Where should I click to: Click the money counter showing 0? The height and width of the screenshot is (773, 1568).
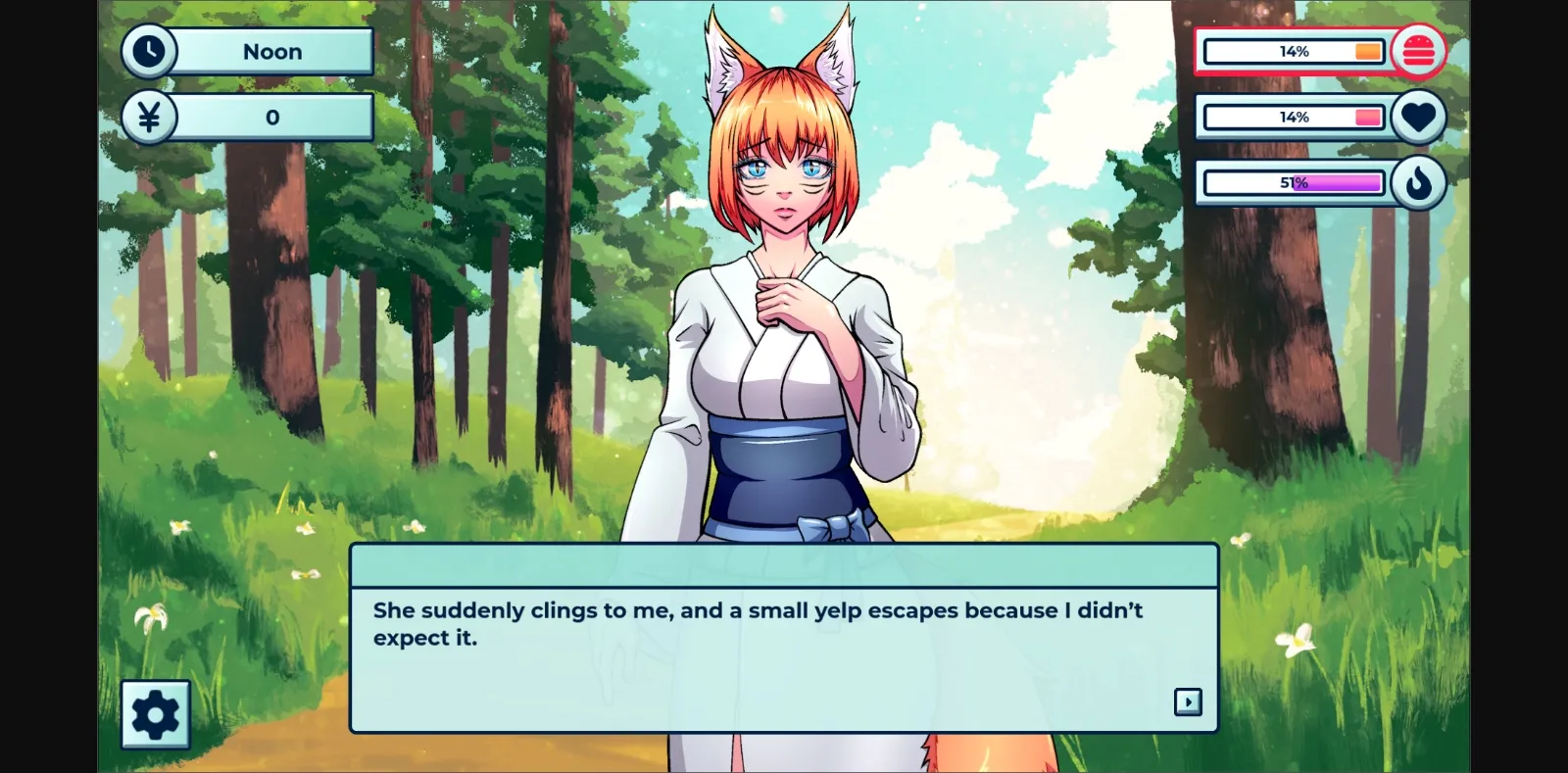[x=272, y=117]
